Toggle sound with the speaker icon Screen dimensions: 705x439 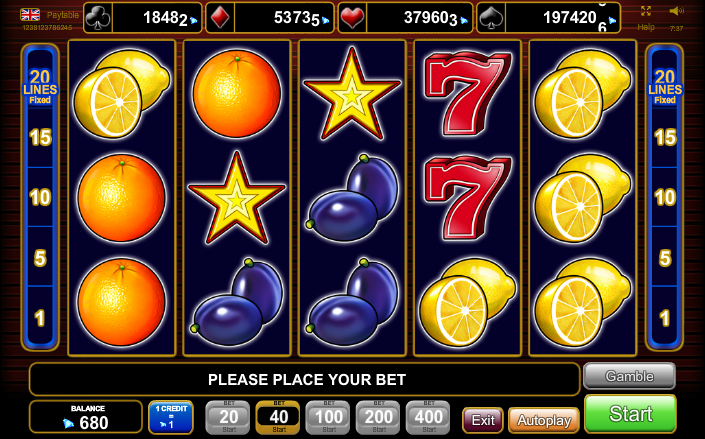pyautogui.click(x=675, y=11)
